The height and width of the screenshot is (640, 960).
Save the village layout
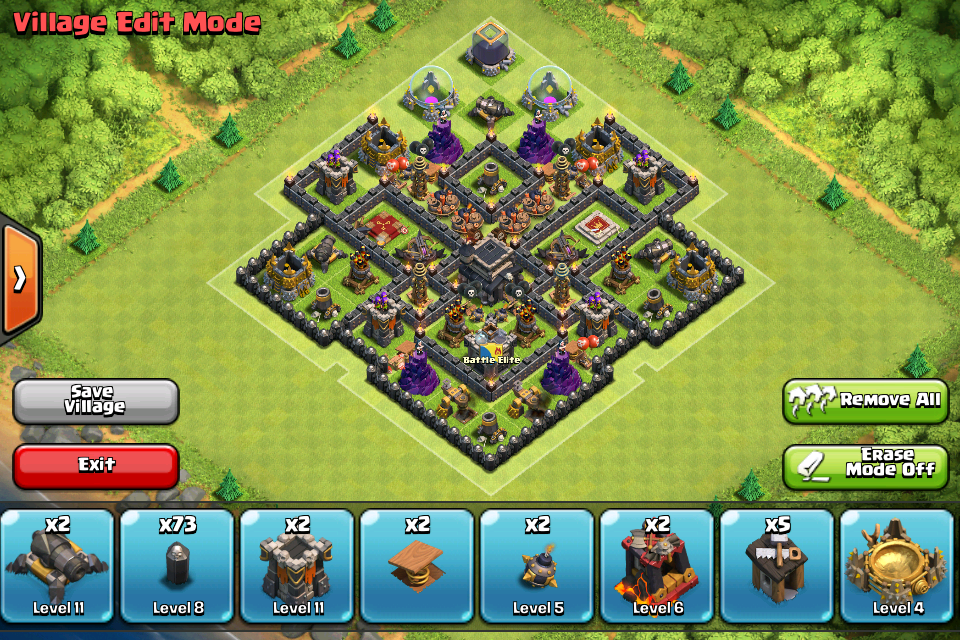(x=96, y=400)
